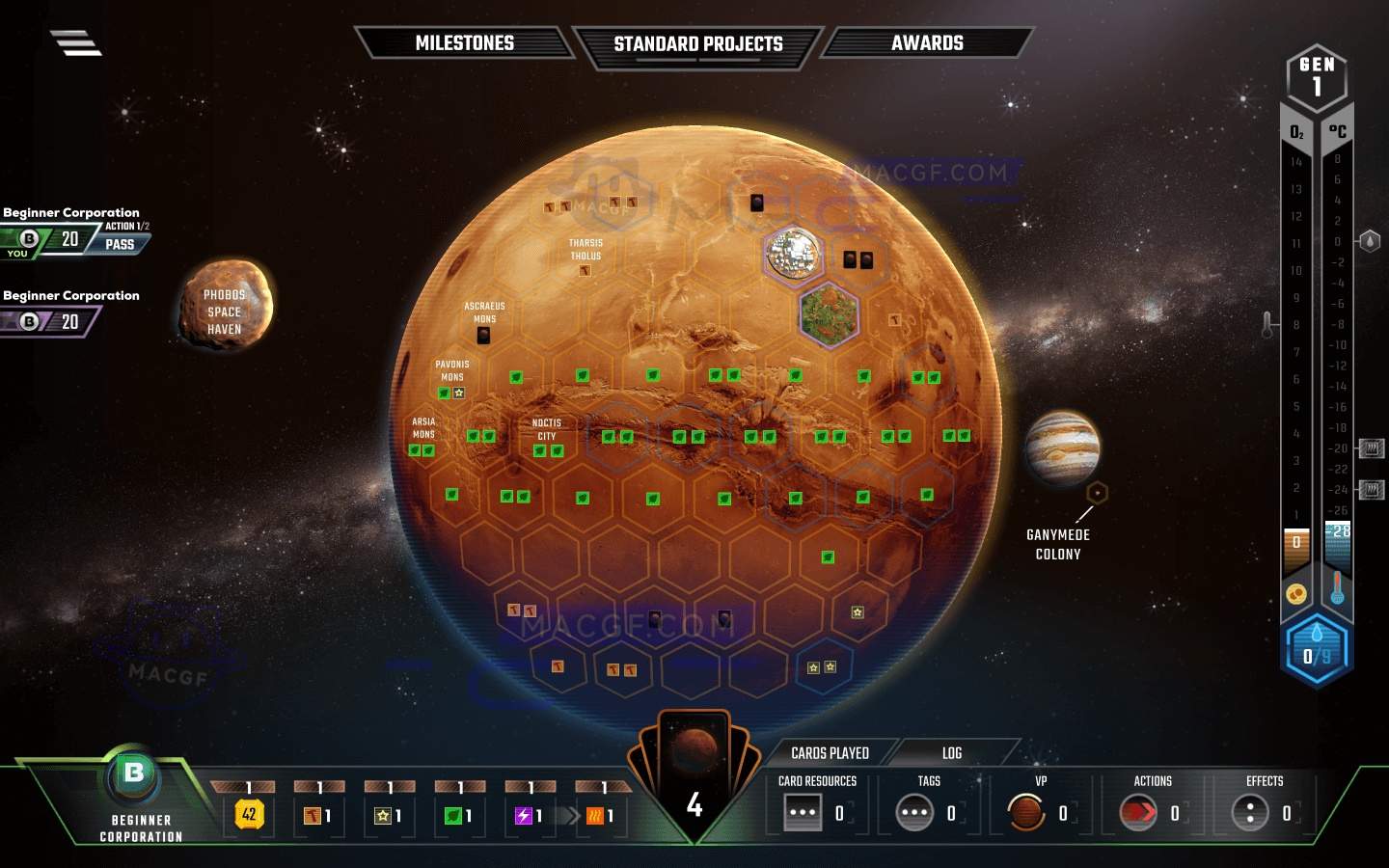The width and height of the screenshot is (1389, 868).
Task: Click the Phobos Space Haven tile
Action: point(224,309)
